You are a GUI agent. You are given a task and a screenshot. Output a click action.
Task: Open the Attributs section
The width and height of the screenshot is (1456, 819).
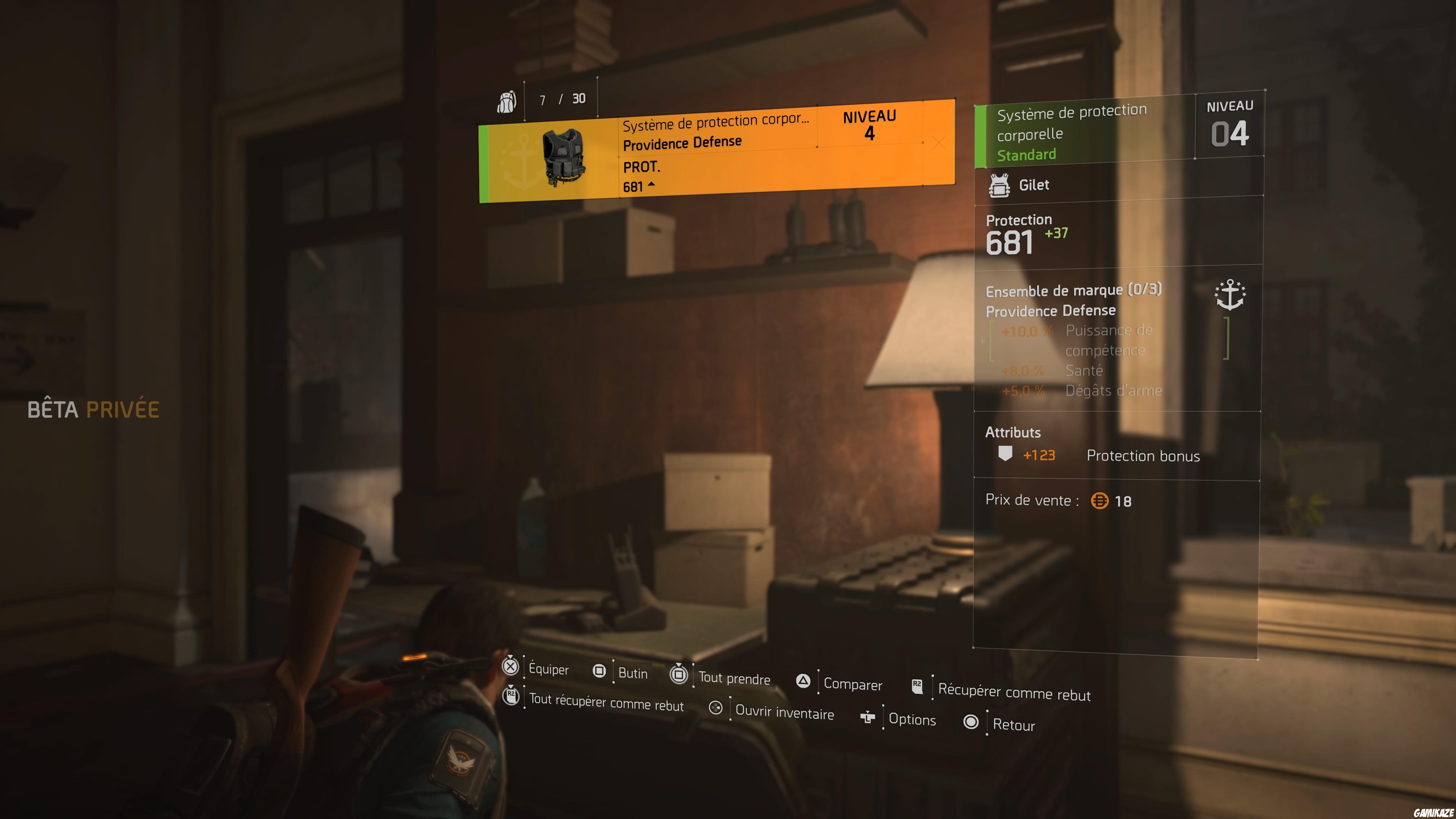point(1013,433)
